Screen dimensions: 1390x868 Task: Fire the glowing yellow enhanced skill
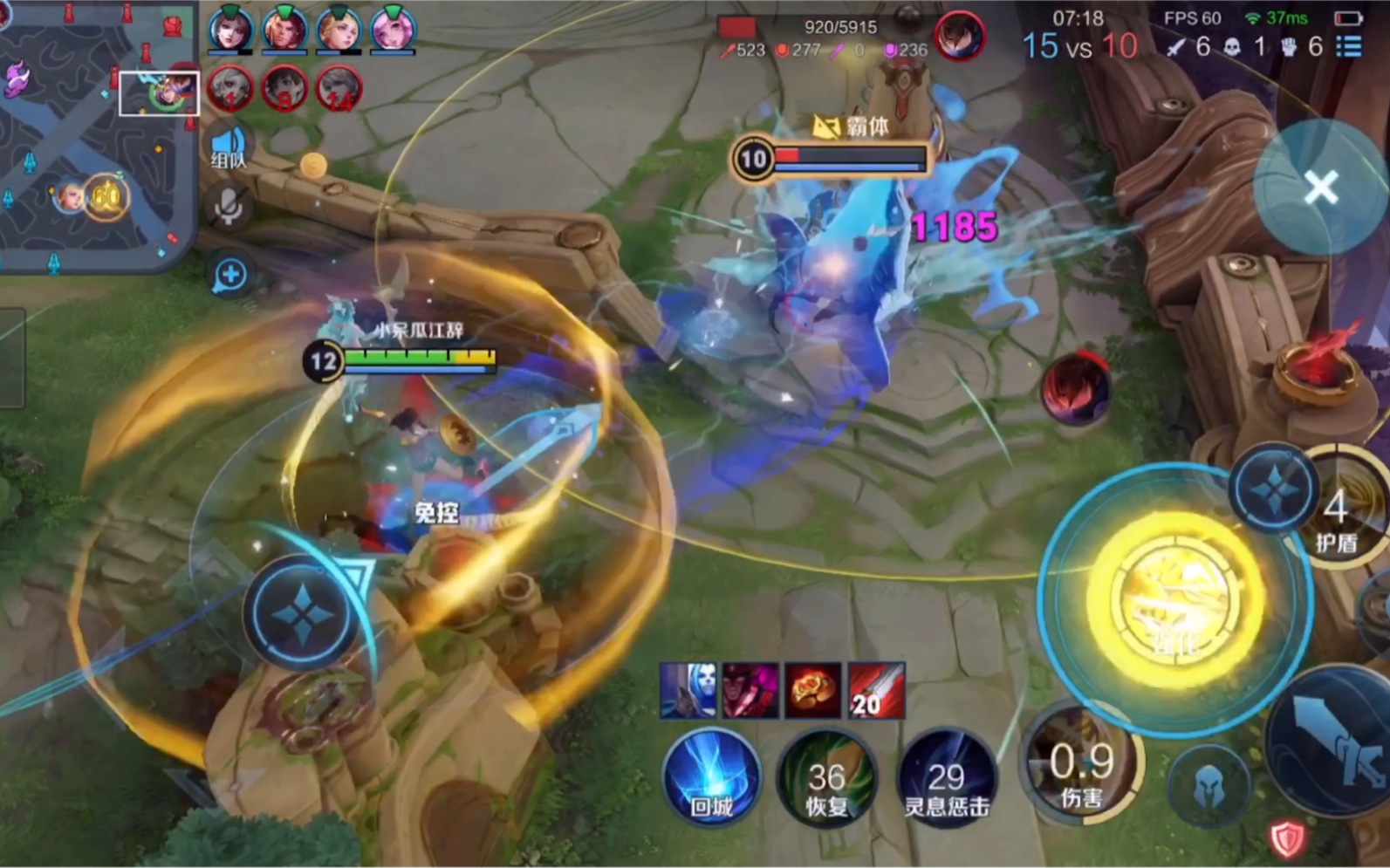(x=1174, y=598)
